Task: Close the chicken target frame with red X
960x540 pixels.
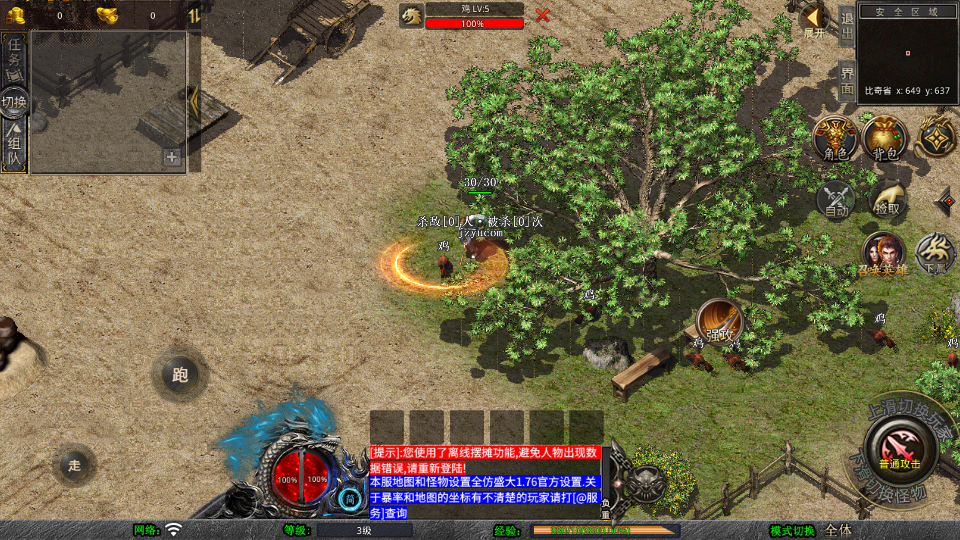Action: [542, 15]
